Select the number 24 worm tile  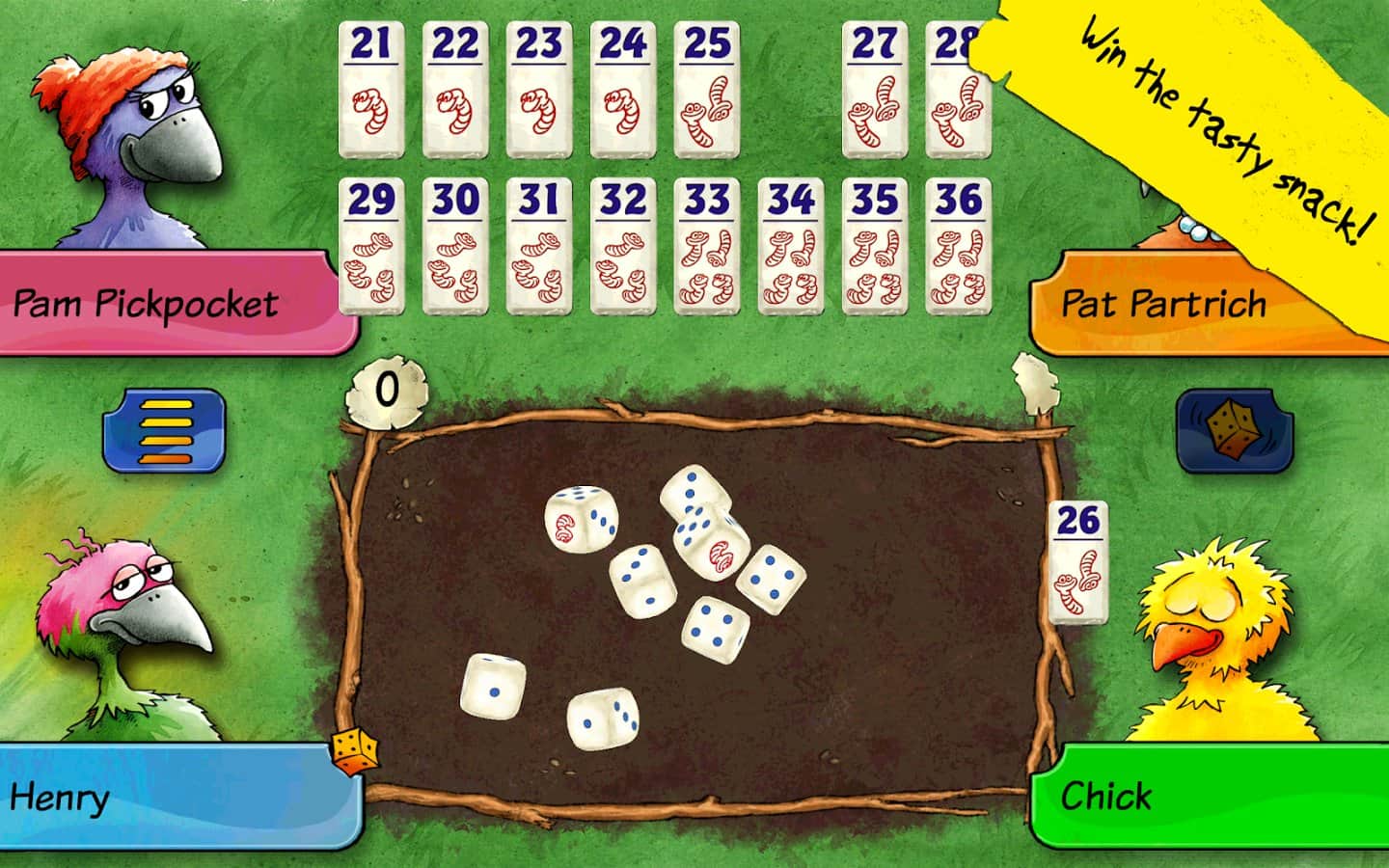623,89
